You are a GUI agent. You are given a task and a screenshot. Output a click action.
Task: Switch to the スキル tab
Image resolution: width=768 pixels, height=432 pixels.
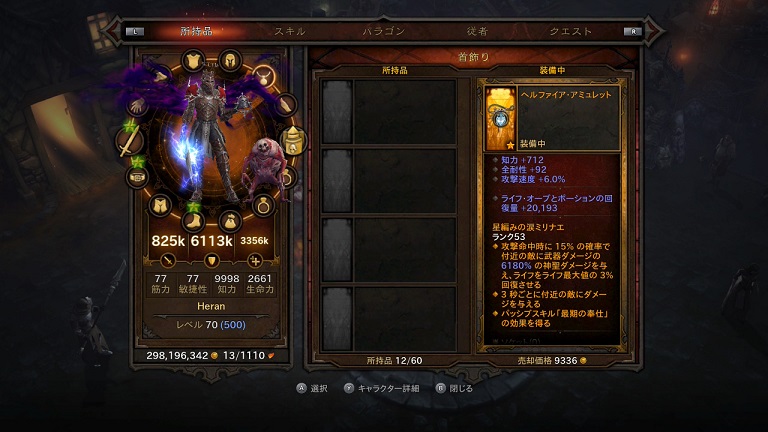tap(290, 31)
